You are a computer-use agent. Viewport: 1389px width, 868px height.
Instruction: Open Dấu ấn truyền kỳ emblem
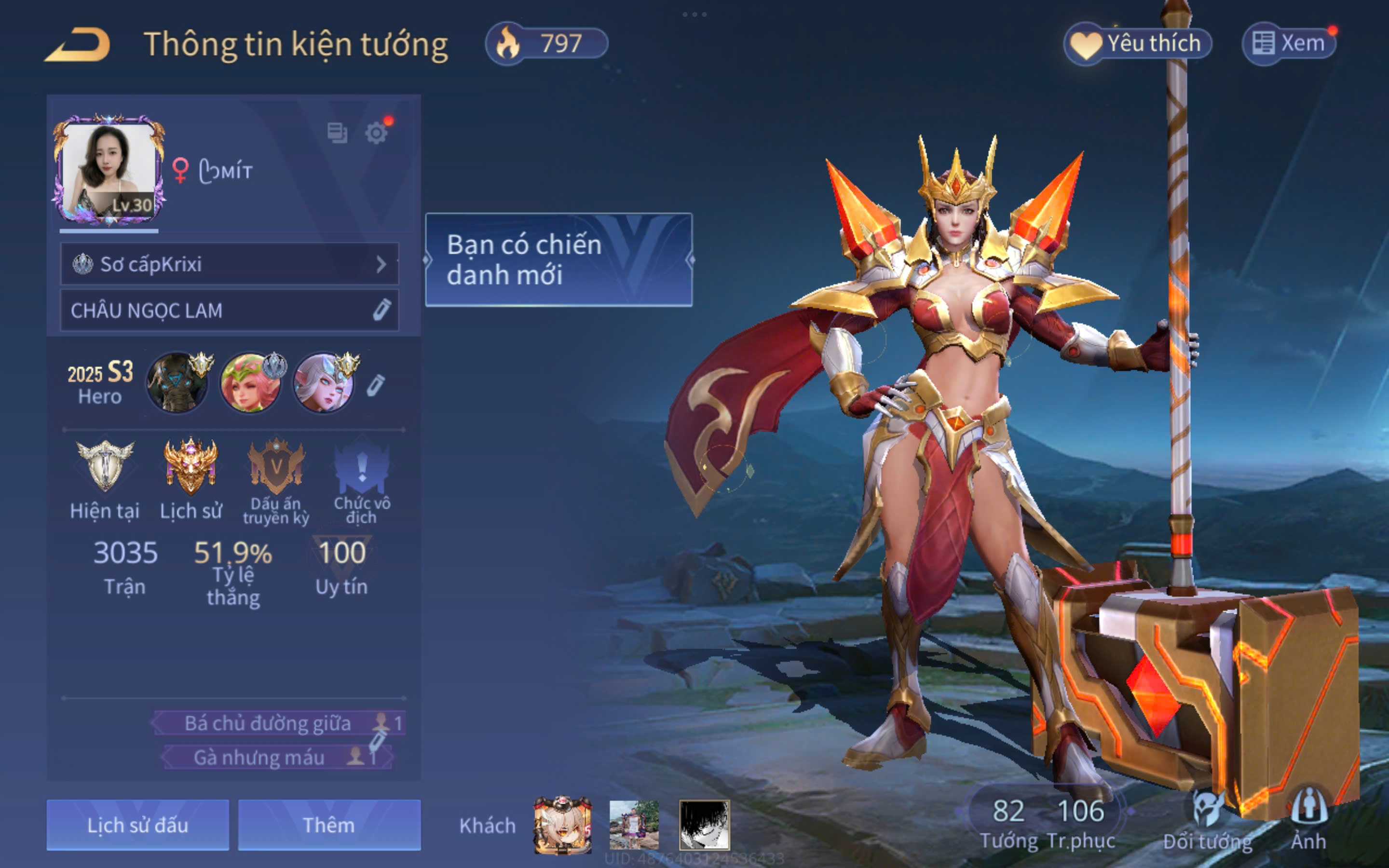point(276,466)
